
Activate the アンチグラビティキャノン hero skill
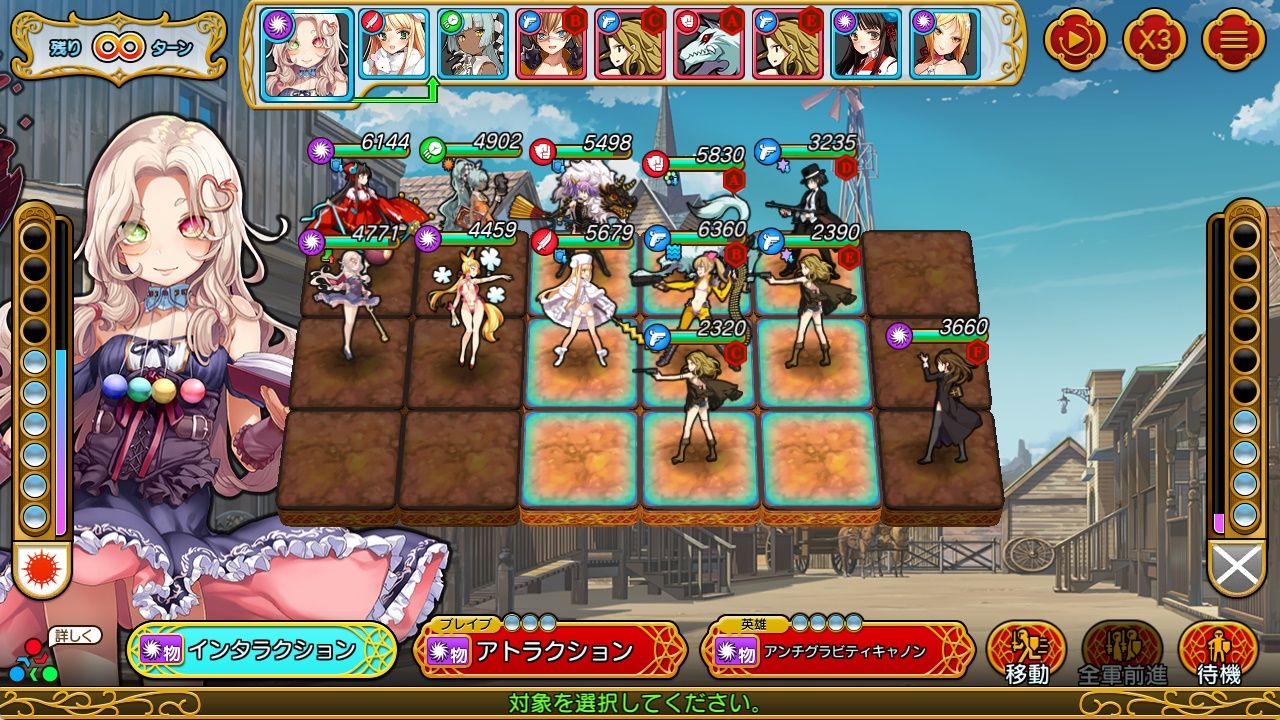(838, 651)
